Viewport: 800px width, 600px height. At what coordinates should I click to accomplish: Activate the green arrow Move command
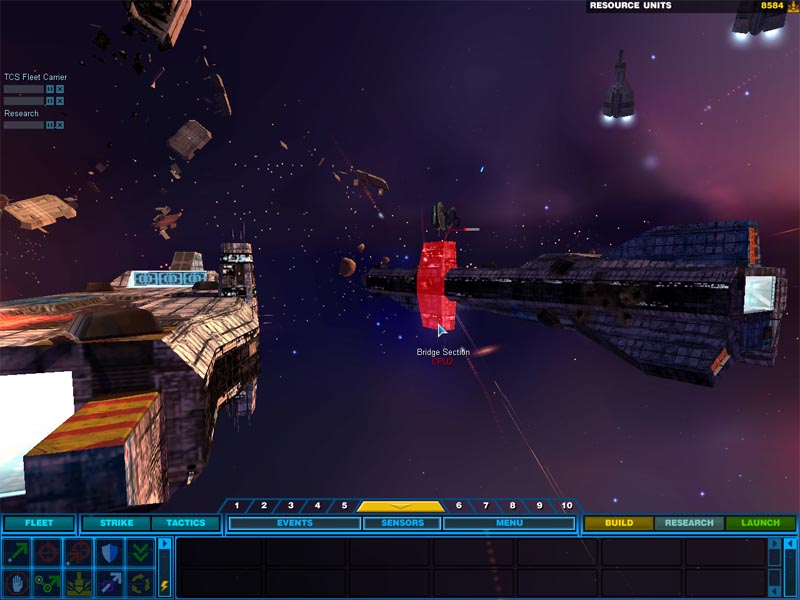[x=17, y=552]
